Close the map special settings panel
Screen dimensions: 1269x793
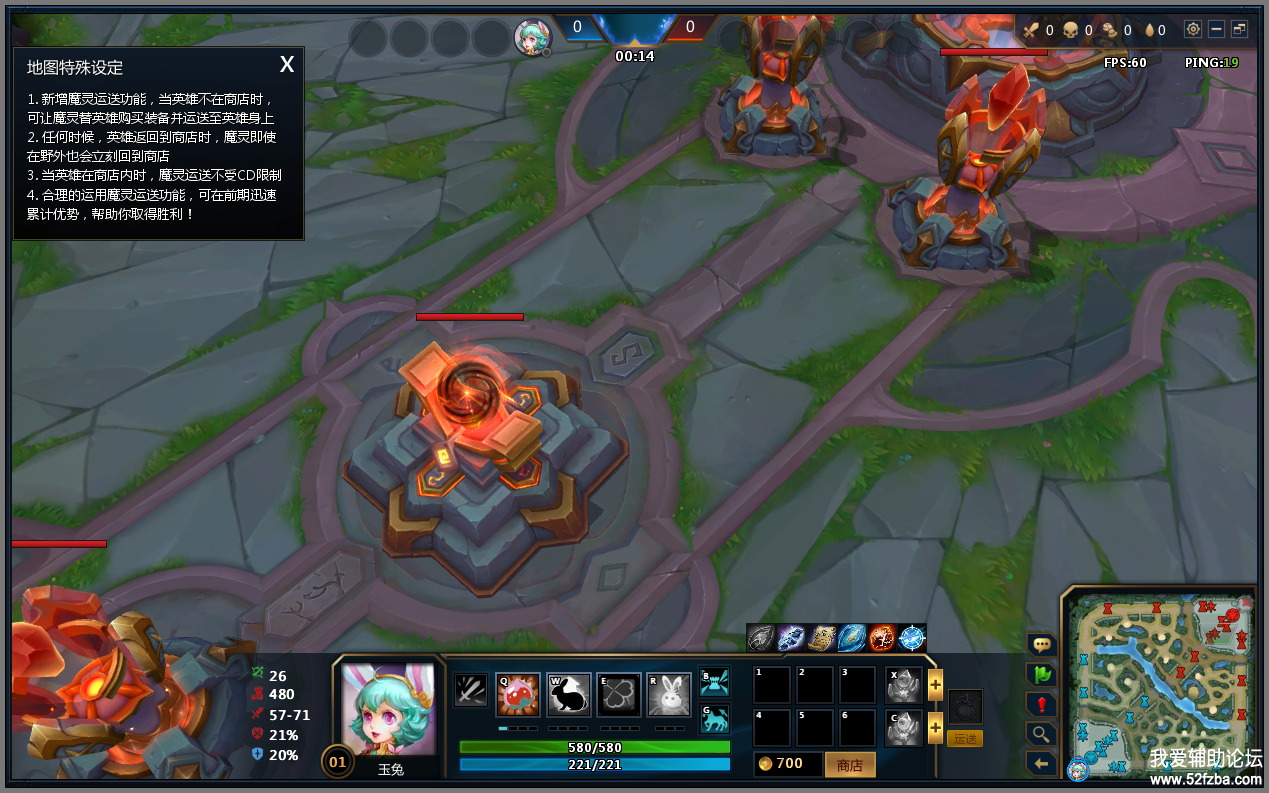pyautogui.click(x=287, y=65)
